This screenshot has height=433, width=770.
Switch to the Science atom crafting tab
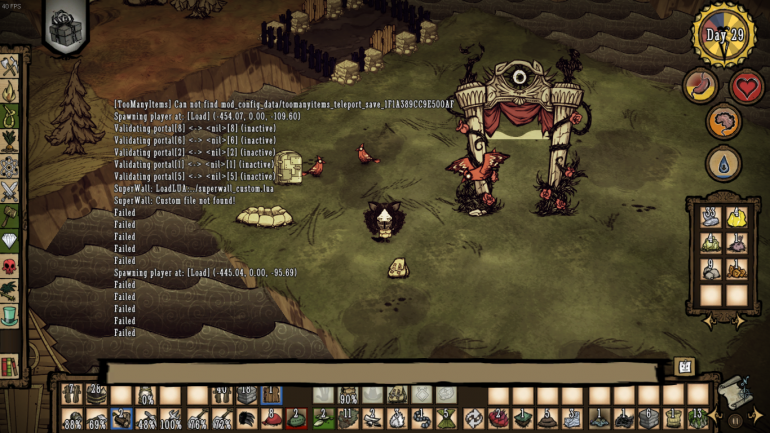(x=10, y=166)
